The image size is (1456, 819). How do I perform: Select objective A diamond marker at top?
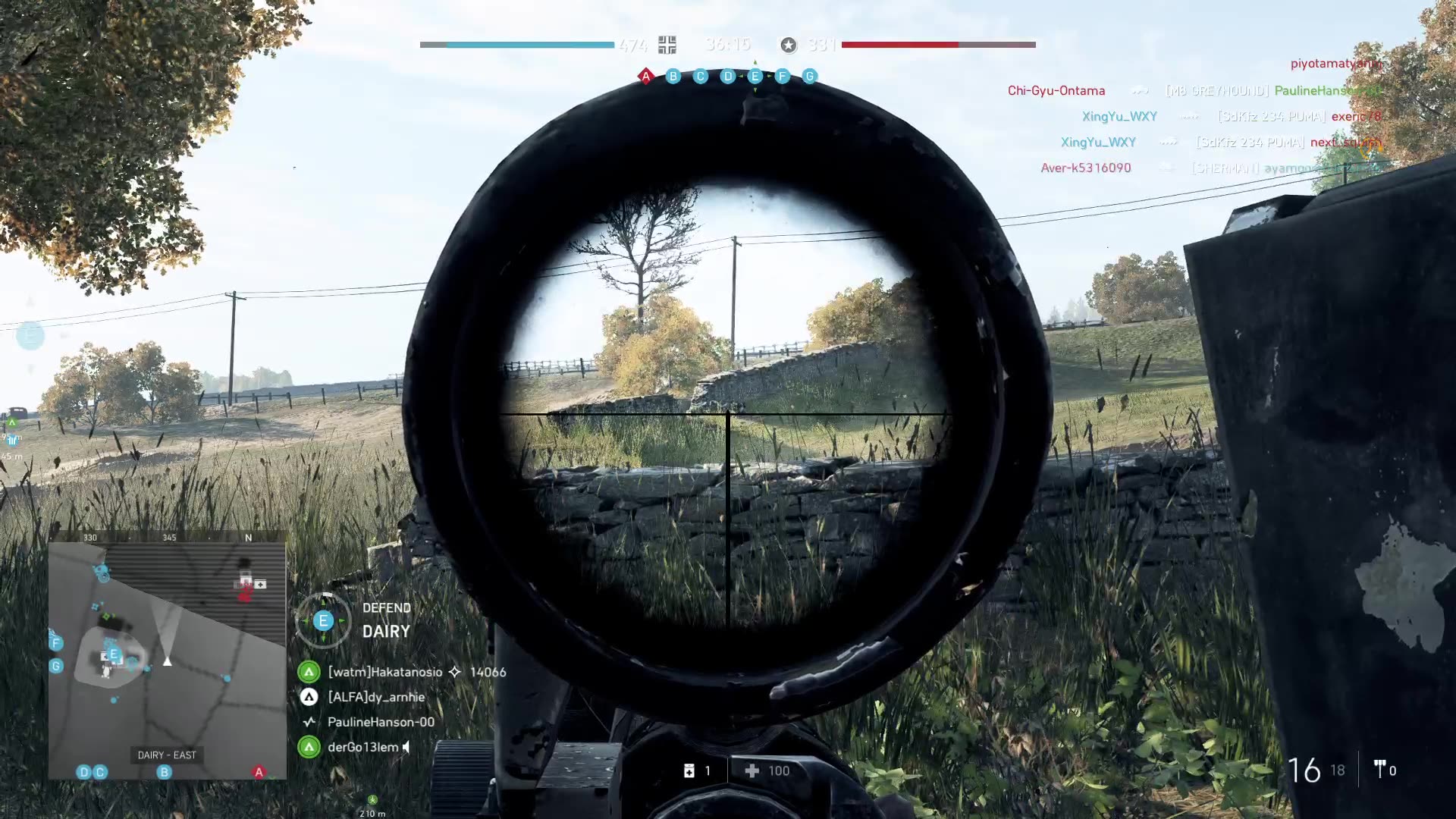[x=645, y=76]
